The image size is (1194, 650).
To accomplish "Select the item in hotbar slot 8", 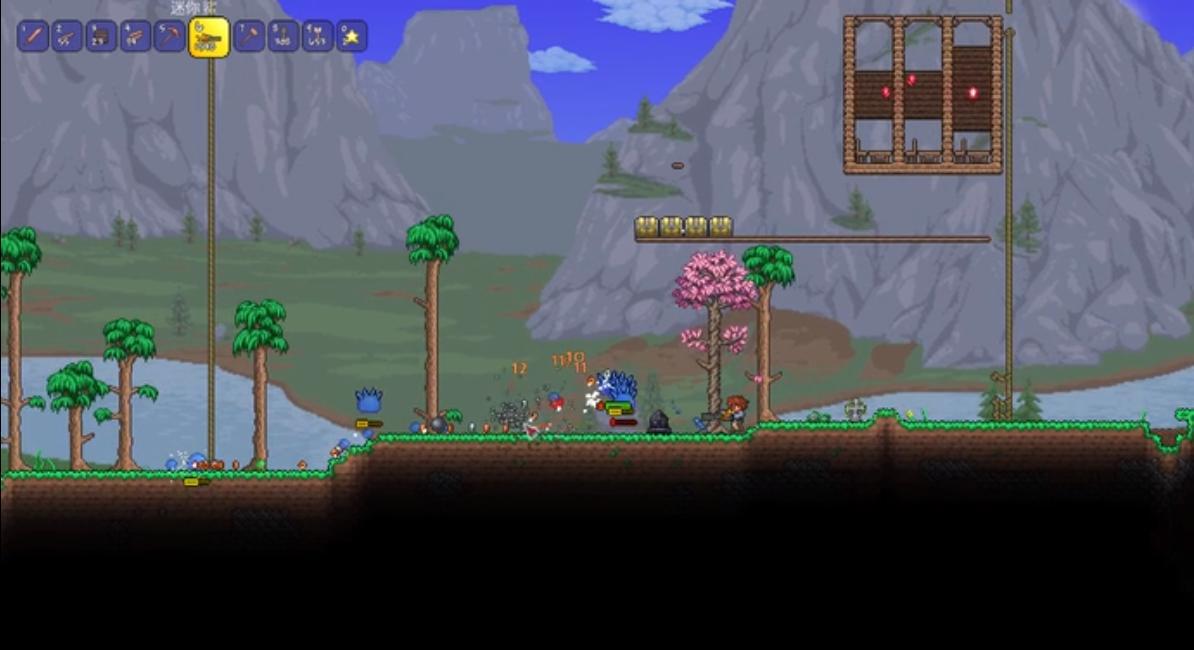I will pos(283,37).
